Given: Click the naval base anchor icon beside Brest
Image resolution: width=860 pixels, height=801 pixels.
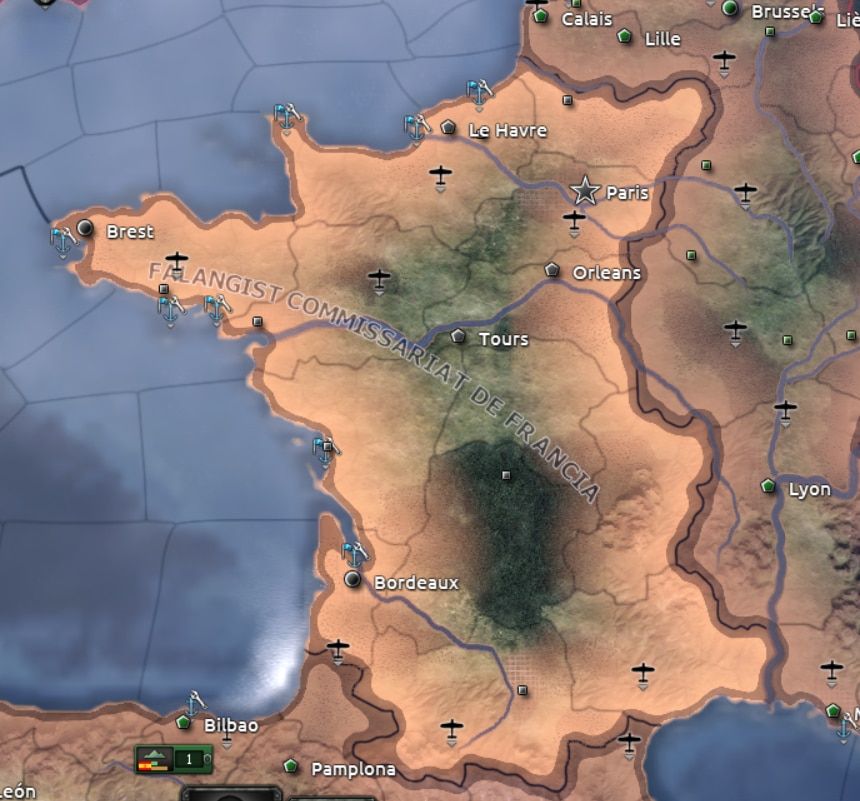Looking at the screenshot, I should pyautogui.click(x=63, y=240).
